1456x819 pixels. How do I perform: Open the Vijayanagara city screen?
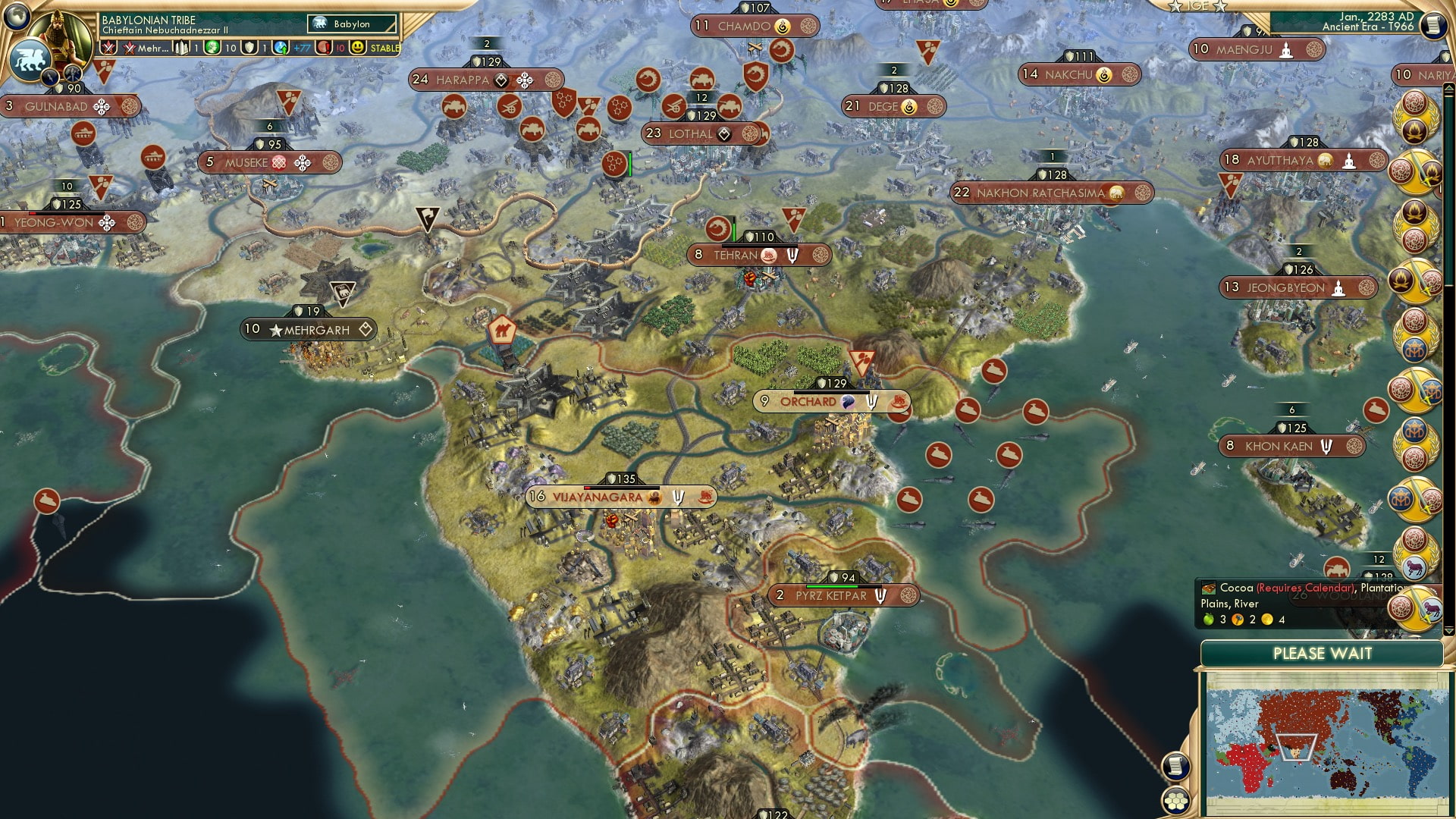pyautogui.click(x=599, y=497)
